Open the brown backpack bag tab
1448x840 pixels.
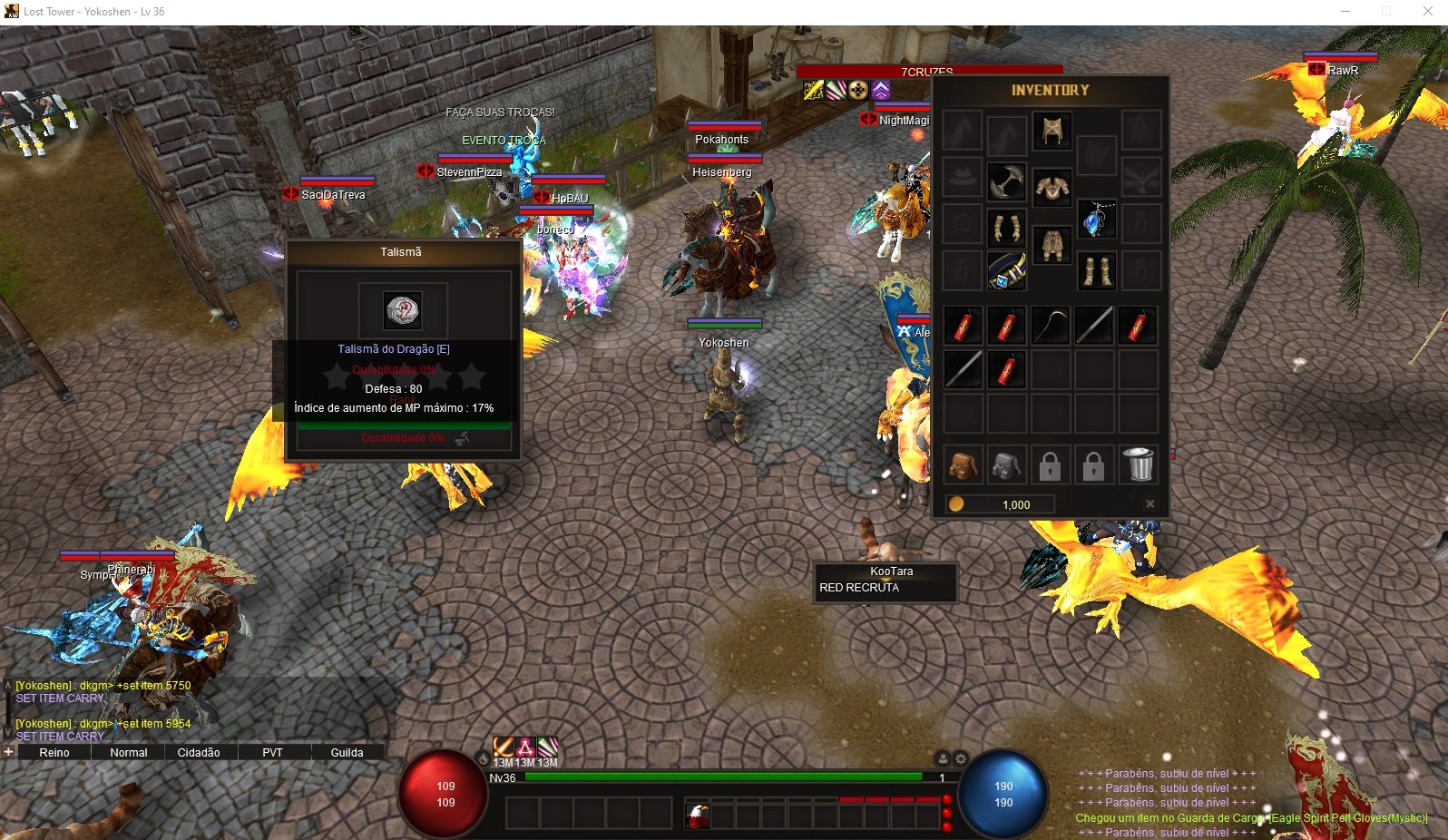962,466
